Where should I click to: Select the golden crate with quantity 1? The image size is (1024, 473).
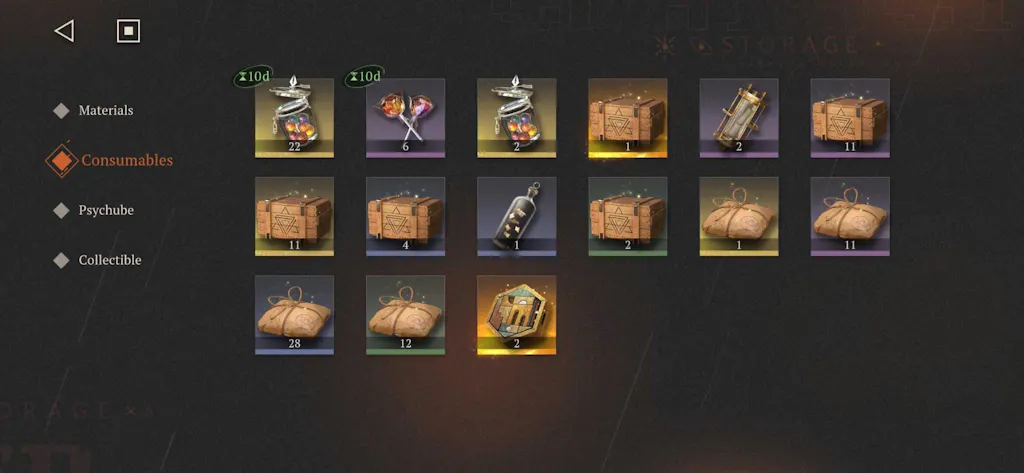[x=627, y=118]
